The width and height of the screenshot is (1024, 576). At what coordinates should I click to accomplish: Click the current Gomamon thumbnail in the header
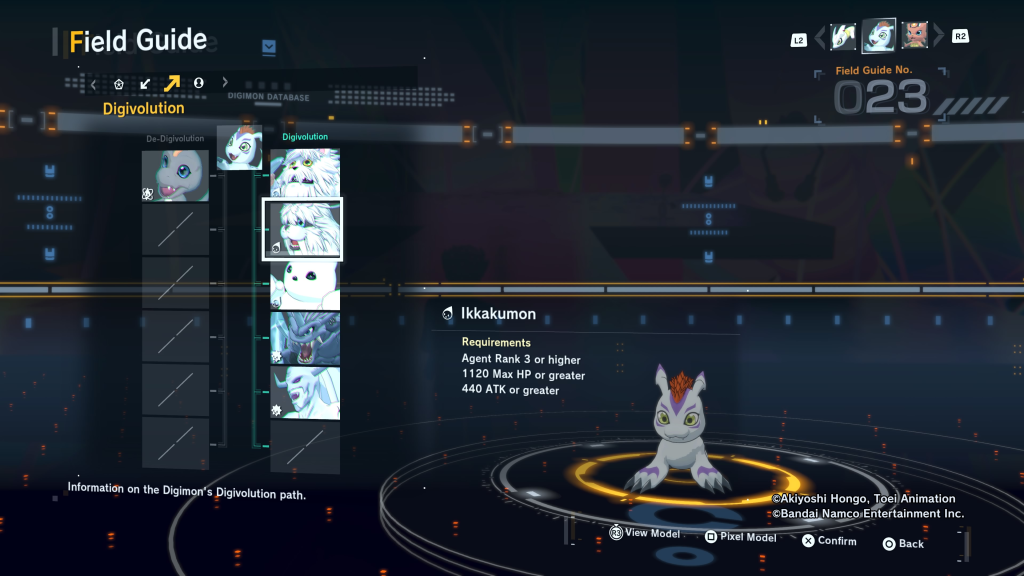pyautogui.click(x=879, y=36)
